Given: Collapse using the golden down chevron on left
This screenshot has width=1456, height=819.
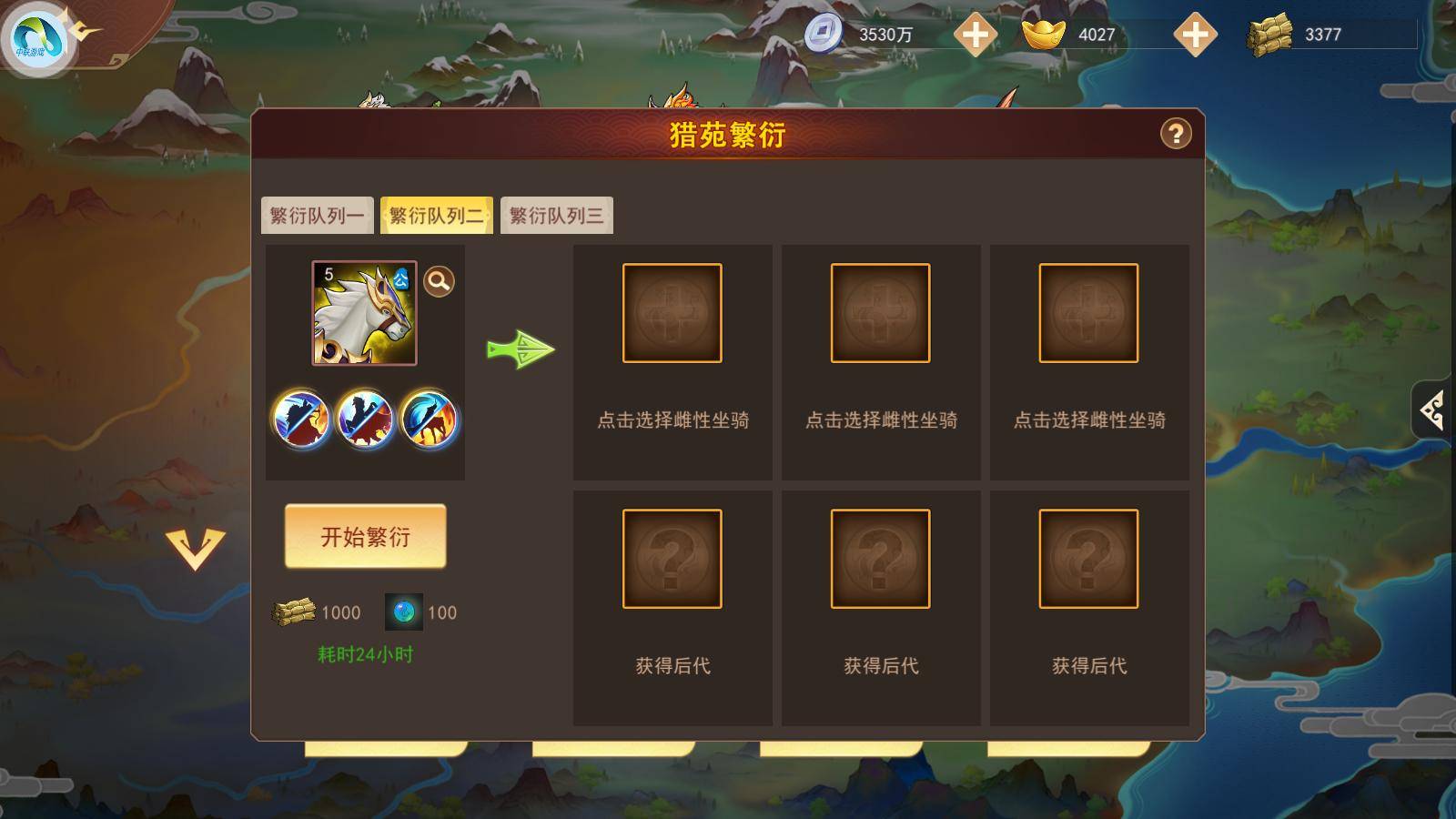Looking at the screenshot, I should pos(195,547).
